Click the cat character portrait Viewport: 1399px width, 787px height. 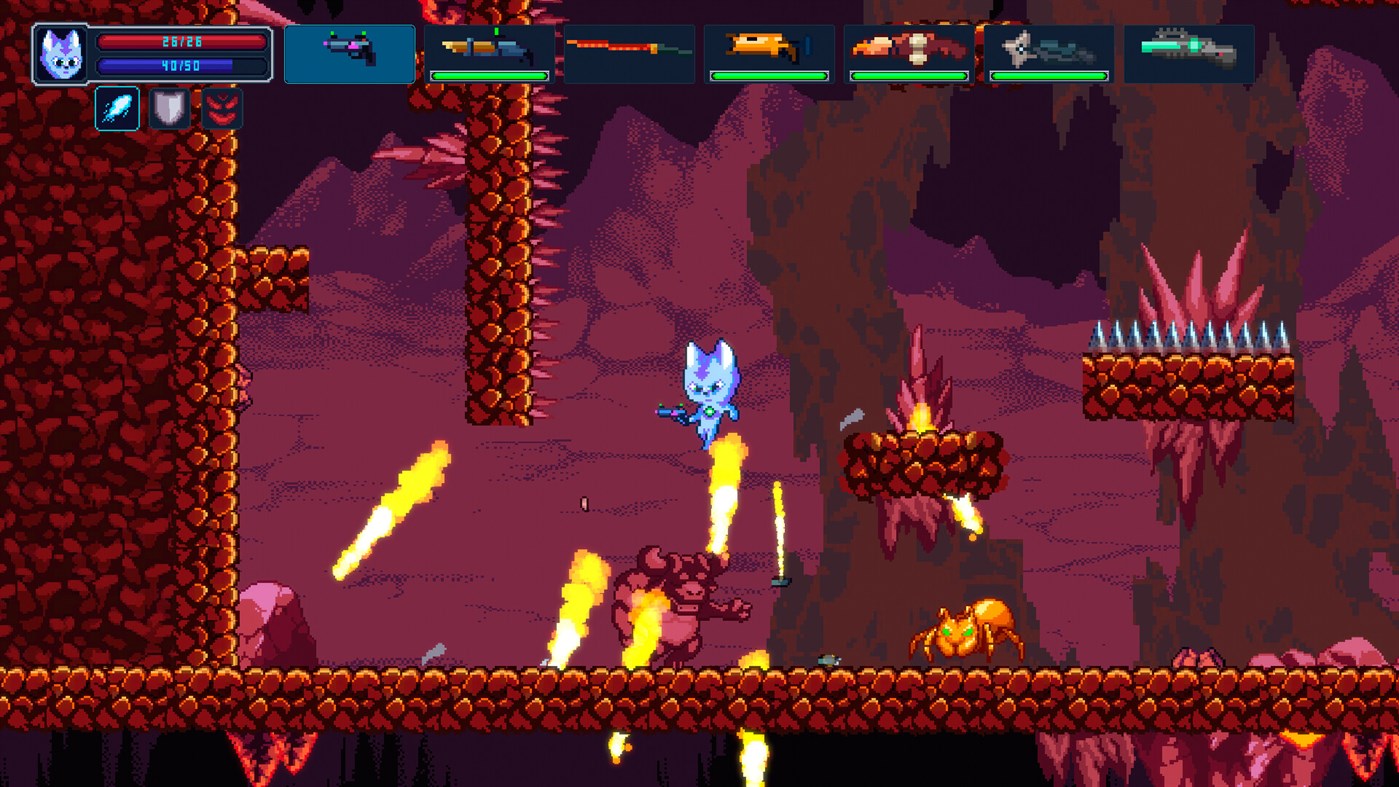coord(59,54)
